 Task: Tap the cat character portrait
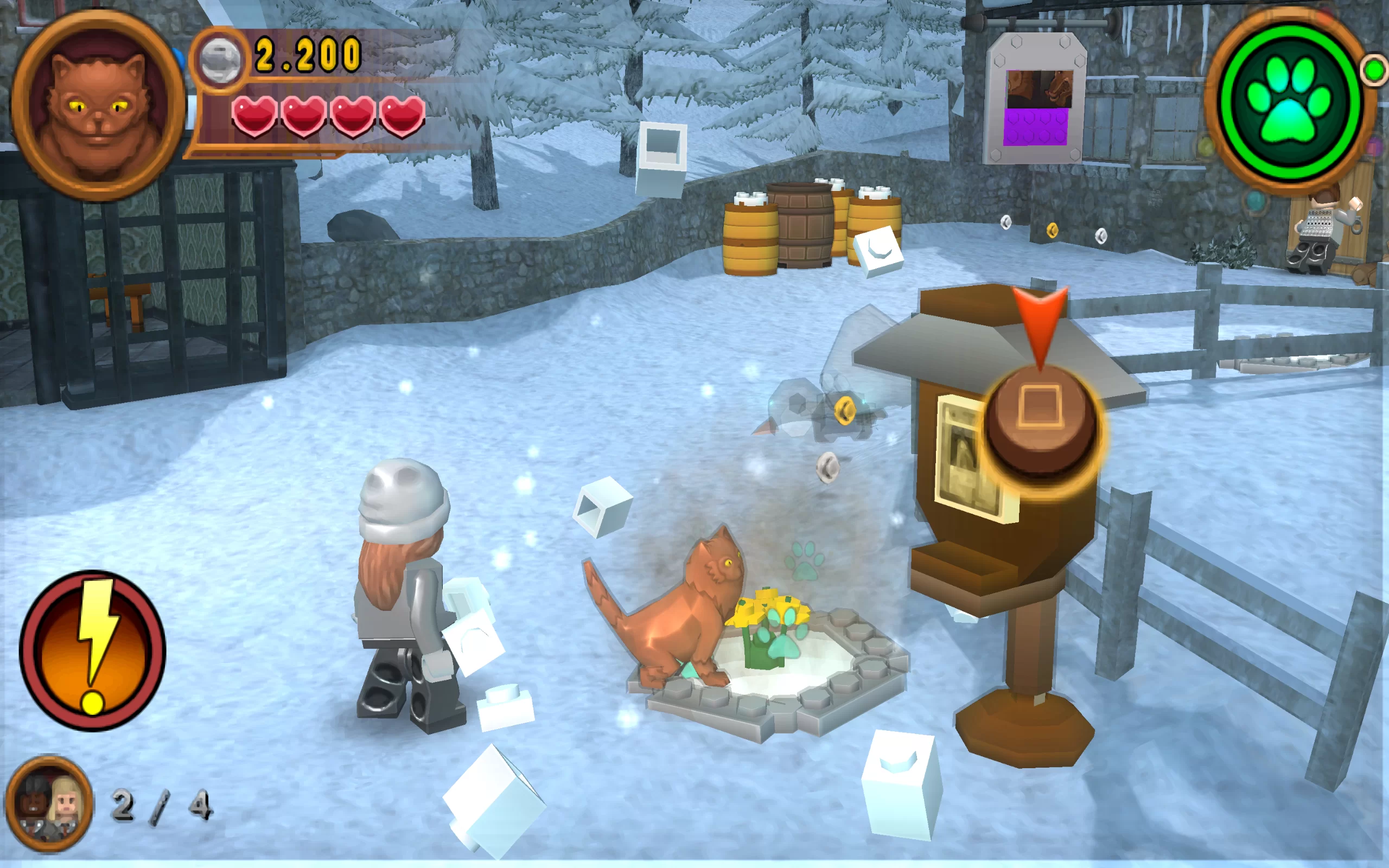click(x=98, y=106)
